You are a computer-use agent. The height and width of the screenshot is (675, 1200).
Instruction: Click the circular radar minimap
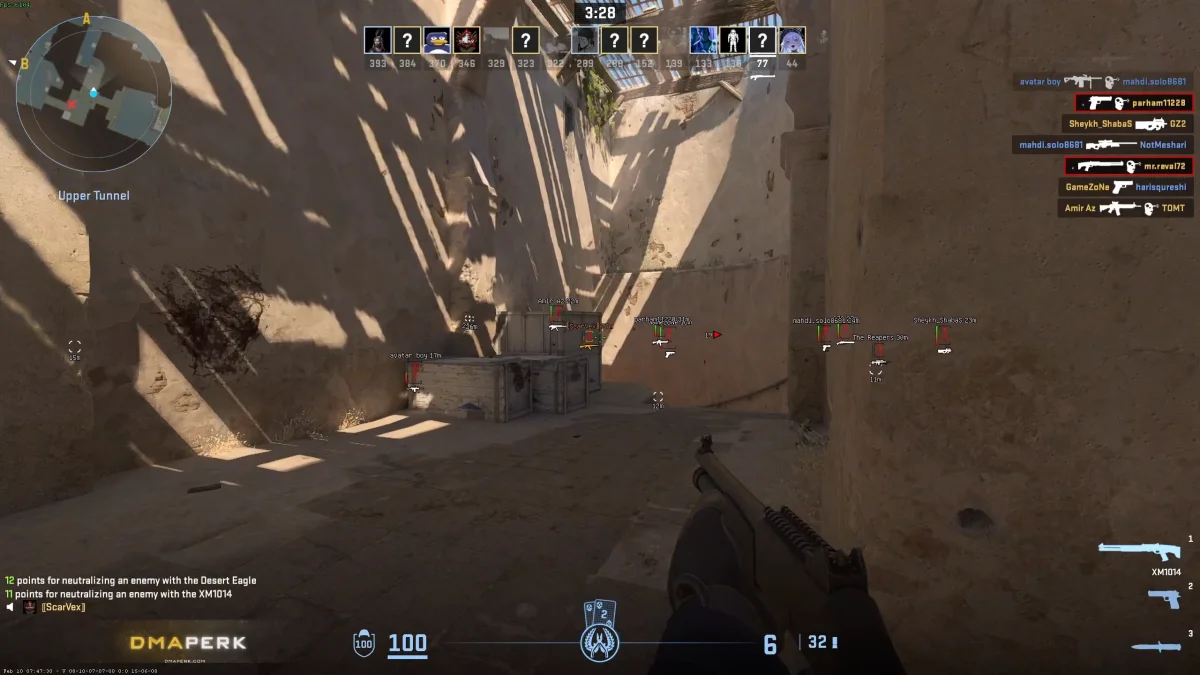[93, 93]
